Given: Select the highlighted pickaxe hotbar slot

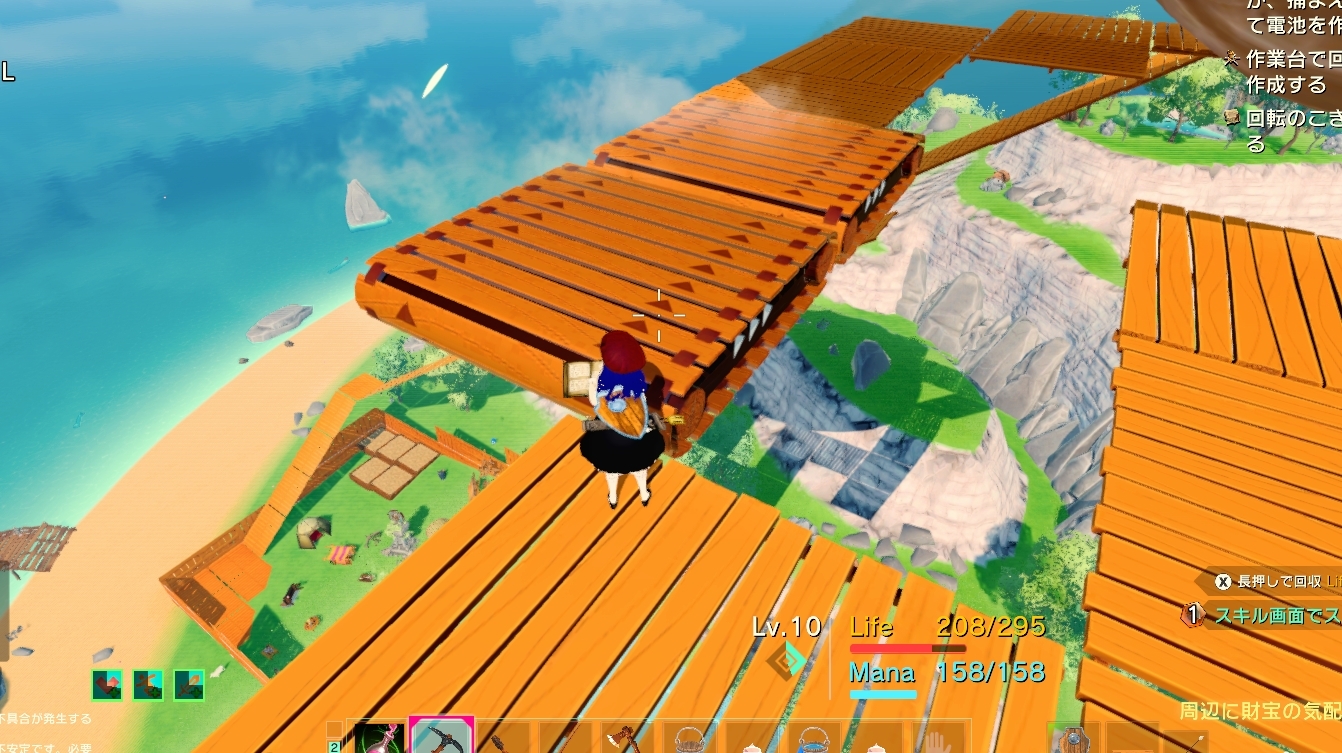Looking at the screenshot, I should 440,737.
